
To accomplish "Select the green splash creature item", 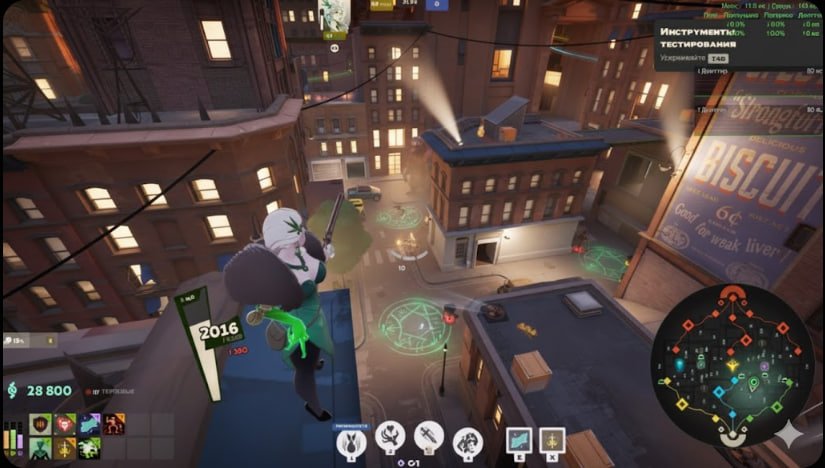I will pos(90,449).
